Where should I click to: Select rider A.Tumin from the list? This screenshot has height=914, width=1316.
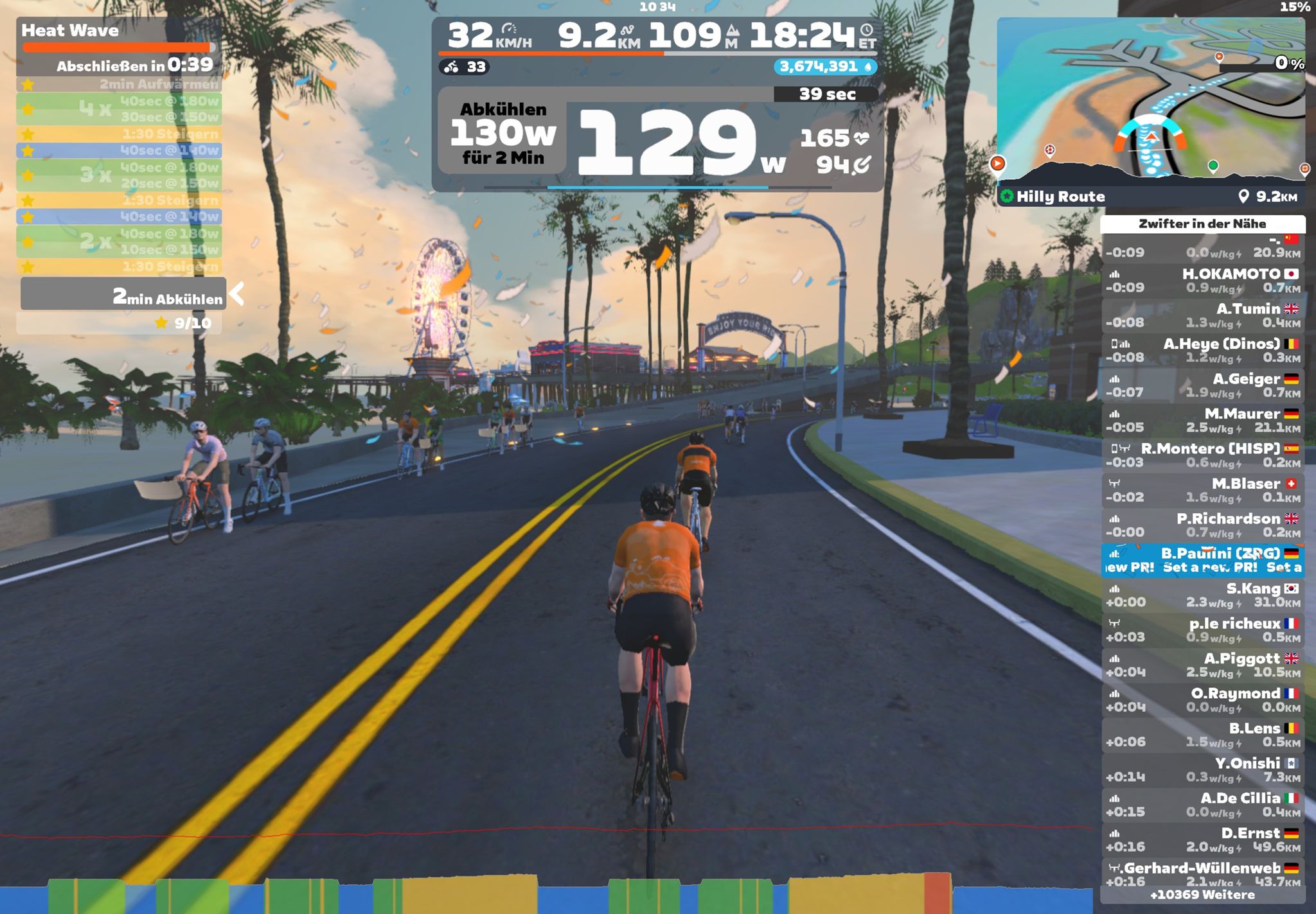[1203, 315]
